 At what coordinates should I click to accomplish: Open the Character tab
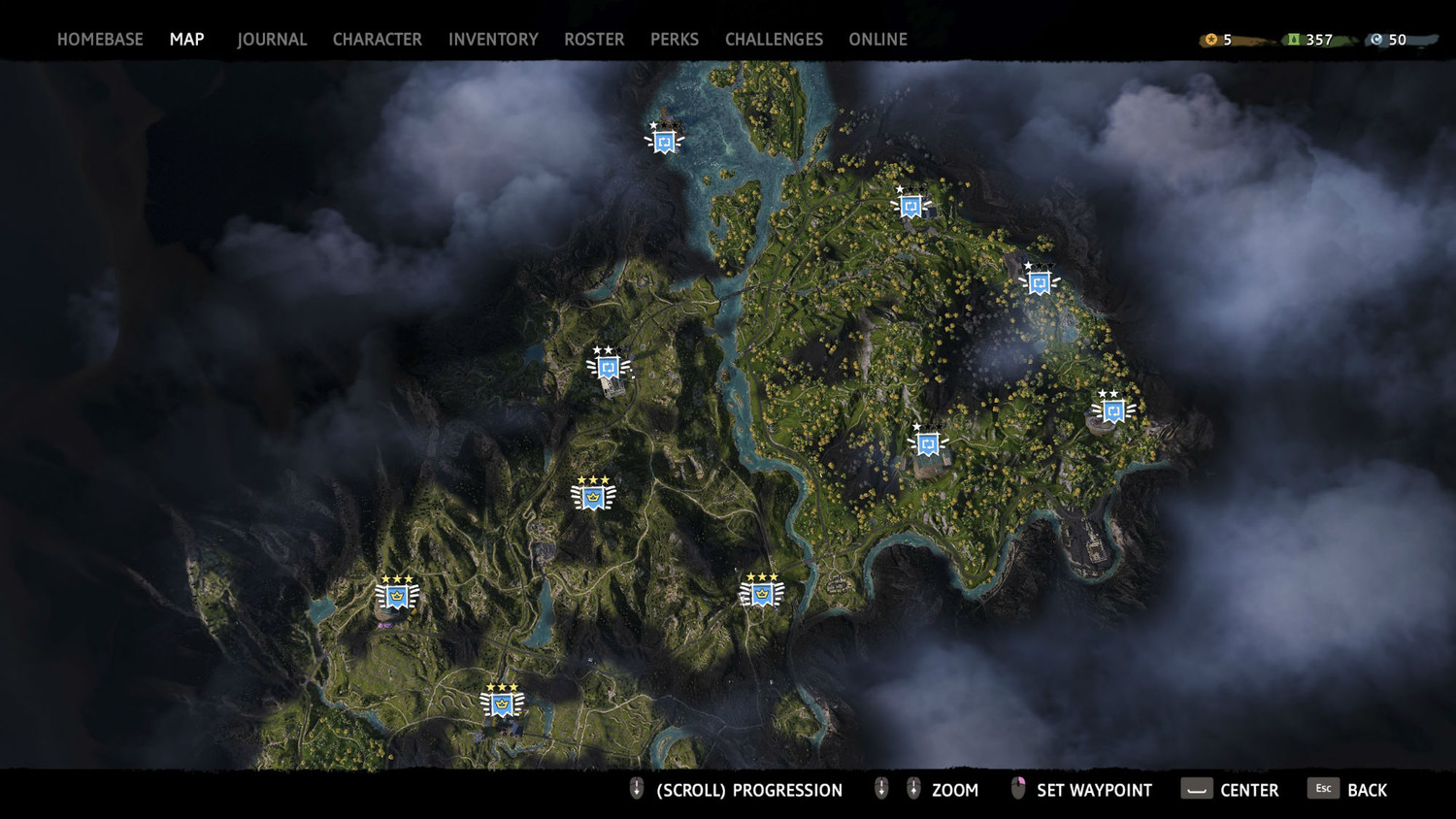point(377,40)
